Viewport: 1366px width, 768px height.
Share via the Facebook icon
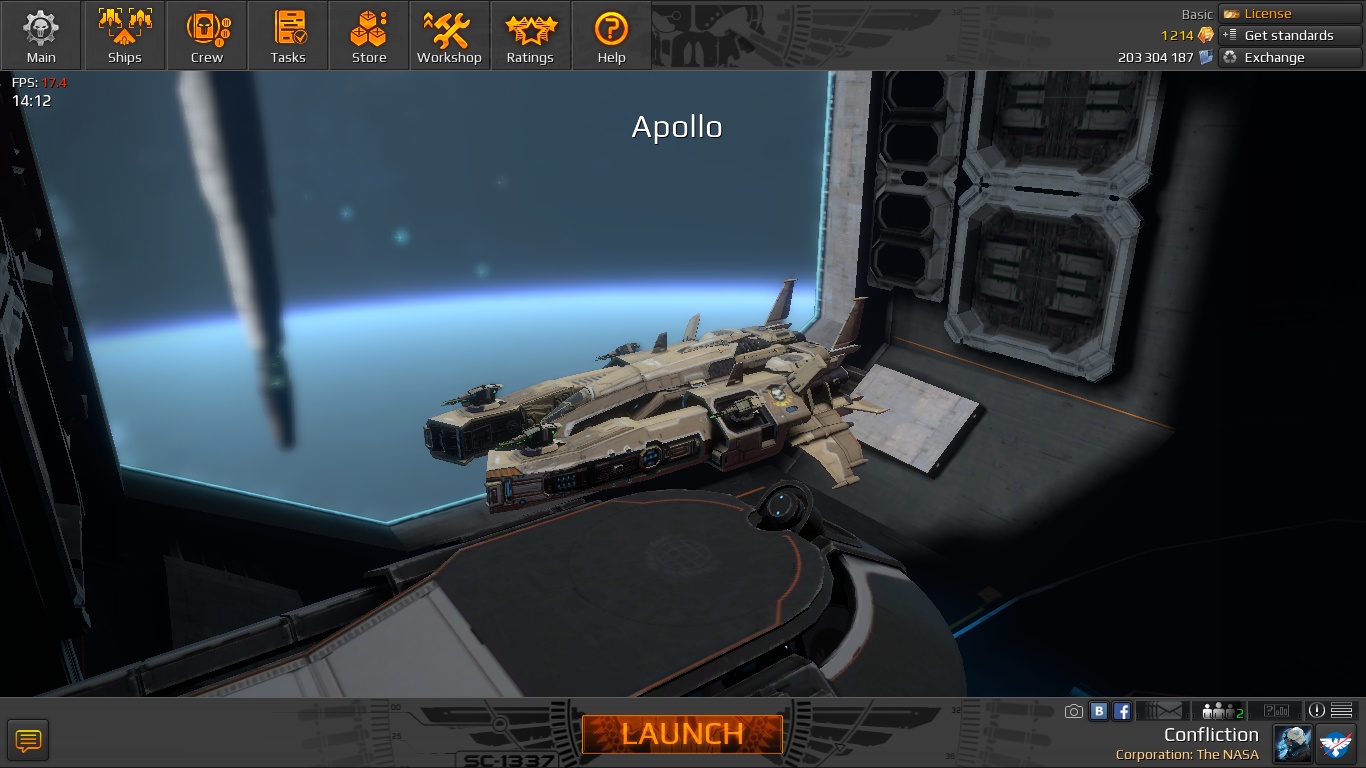[x=1122, y=711]
